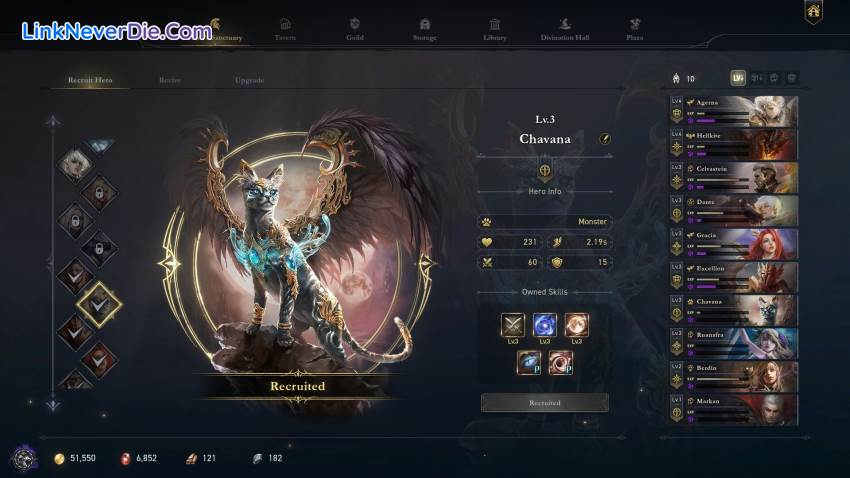Click the home icon in top corner
850x478 pixels.
(x=813, y=12)
